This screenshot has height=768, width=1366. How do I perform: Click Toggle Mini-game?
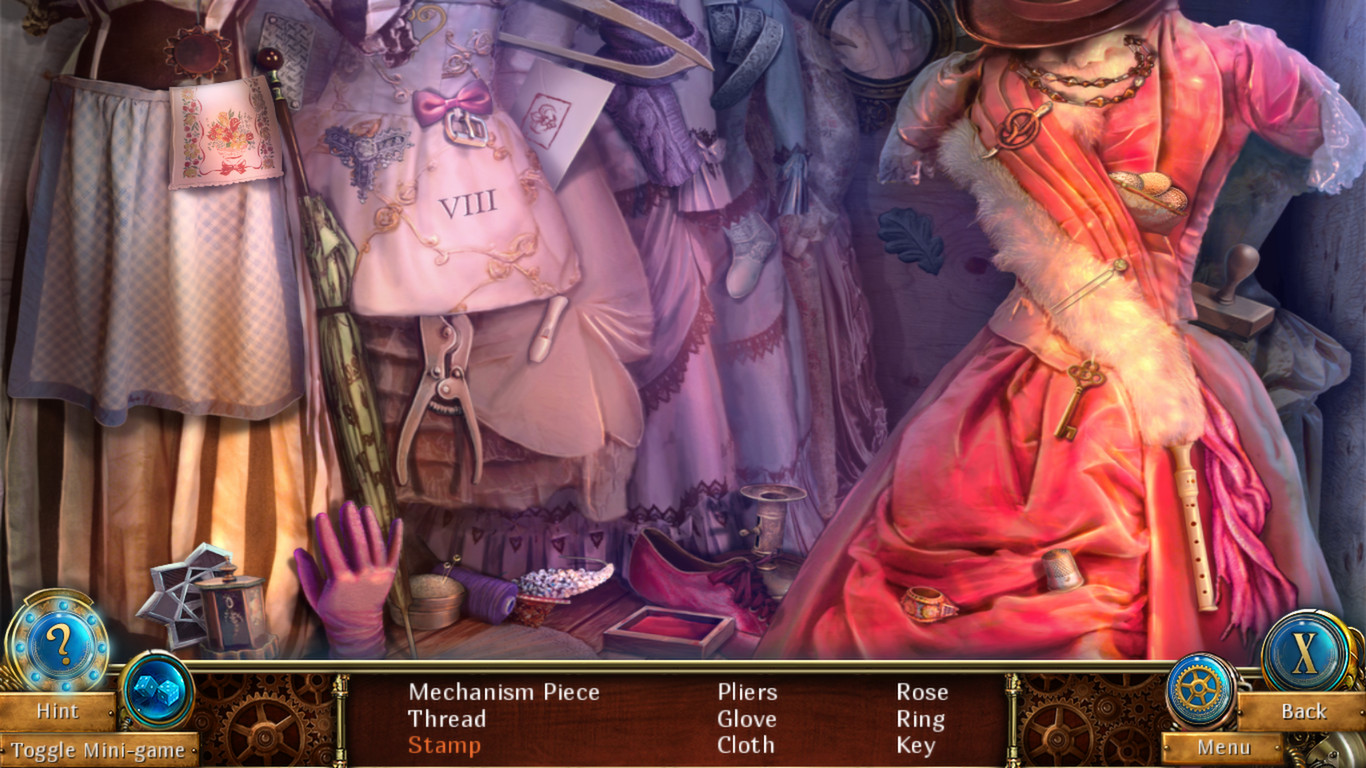pos(100,751)
